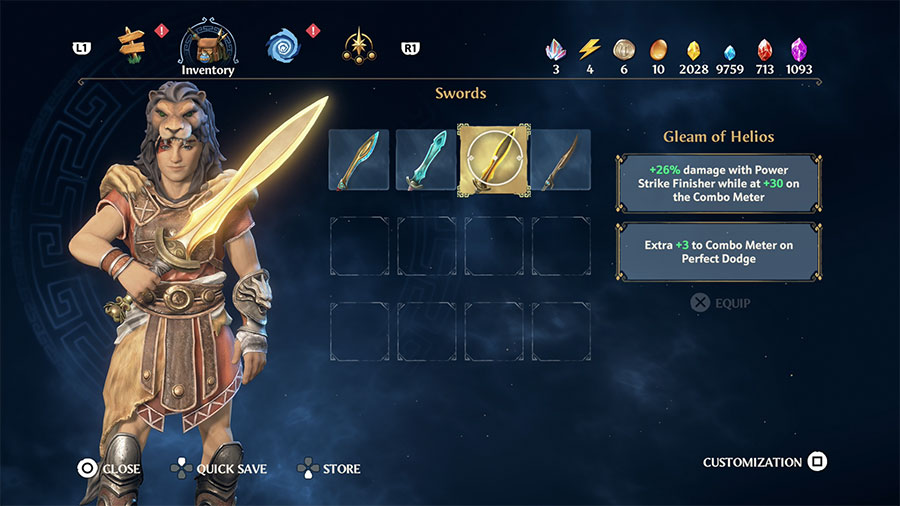The image size is (900, 506).
Task: Select the gold and teal curved sword
Action: pos(359,160)
